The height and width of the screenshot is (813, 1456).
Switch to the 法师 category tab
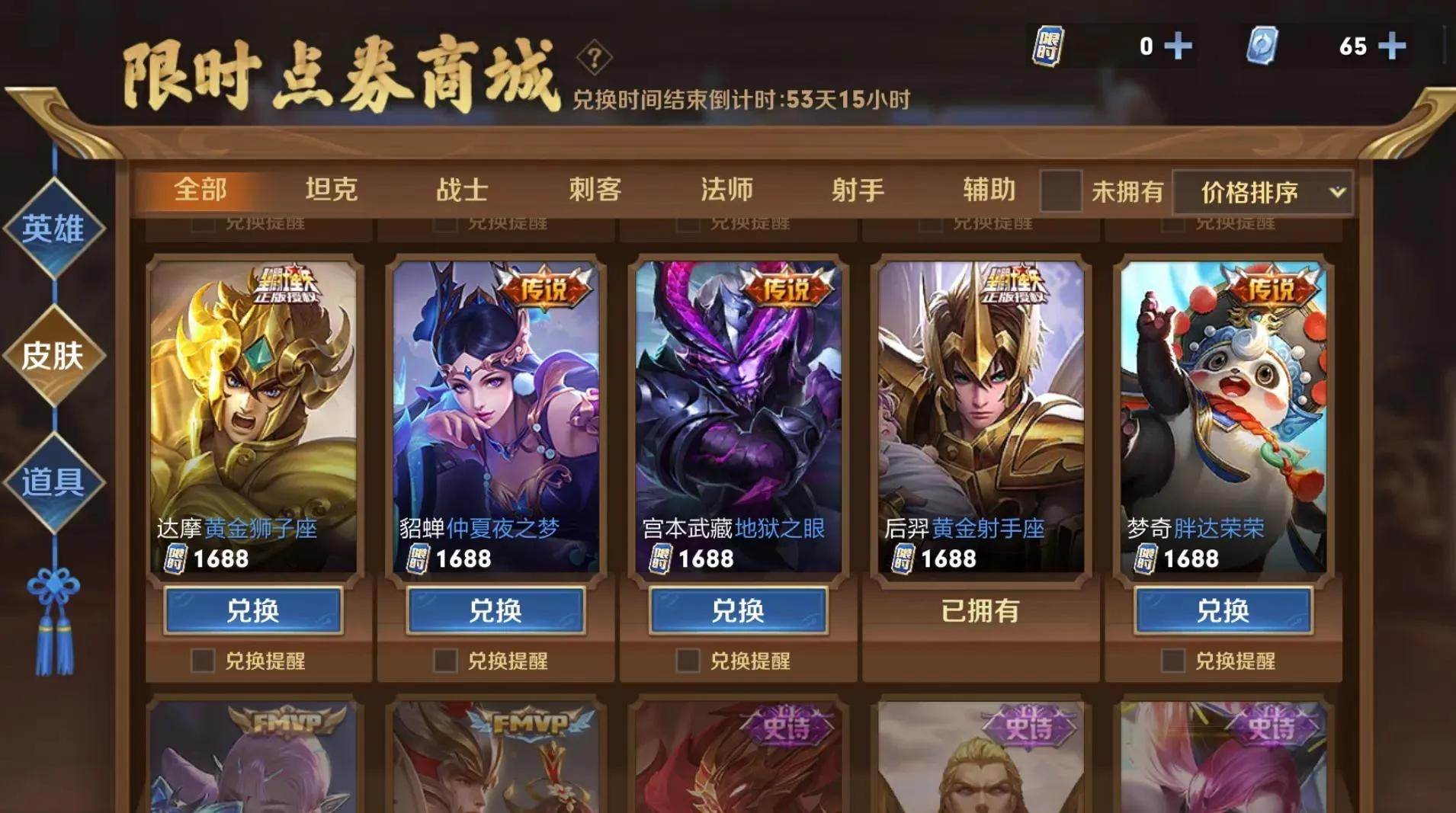[x=728, y=190]
